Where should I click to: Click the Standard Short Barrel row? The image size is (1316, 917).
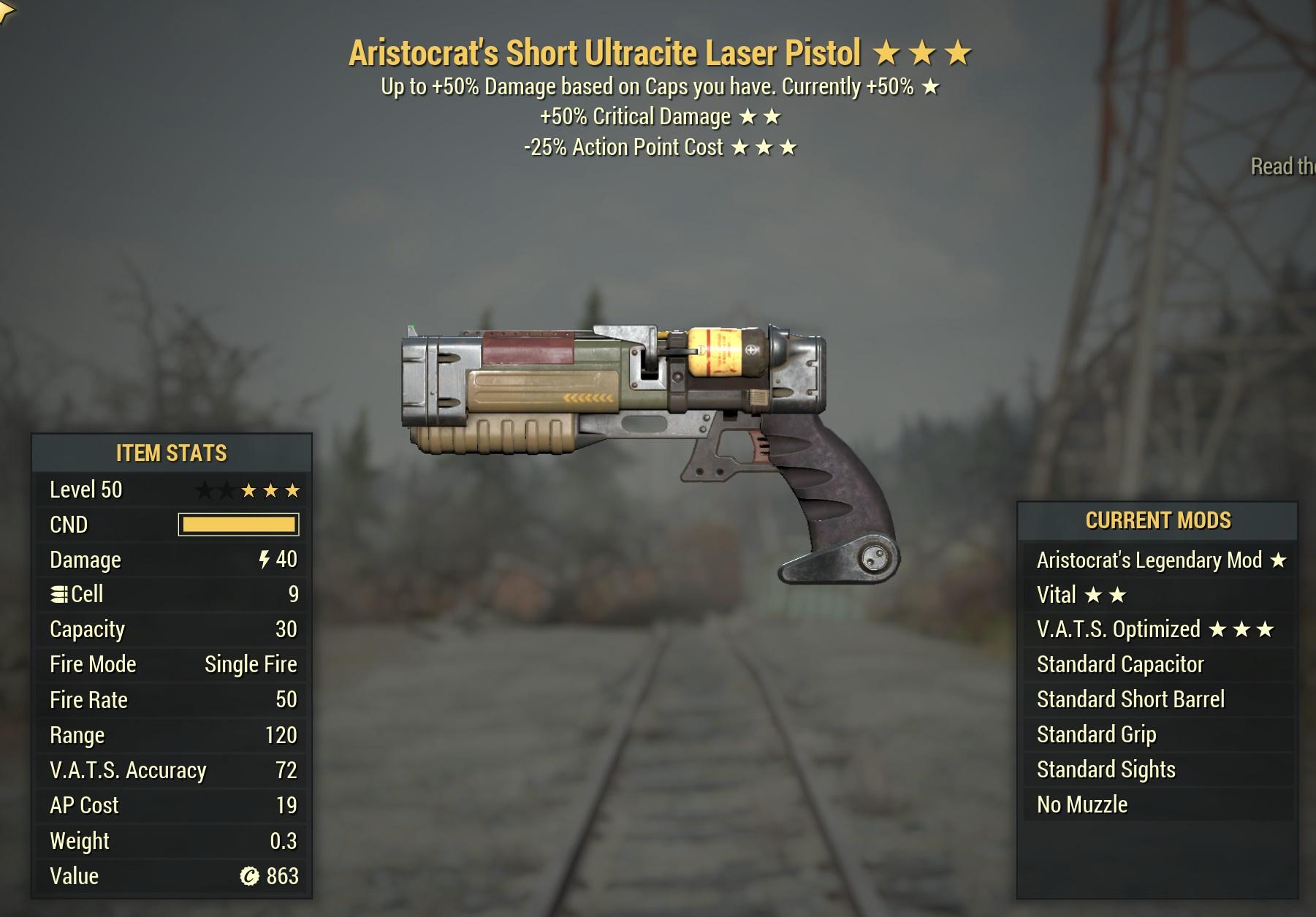click(1158, 699)
